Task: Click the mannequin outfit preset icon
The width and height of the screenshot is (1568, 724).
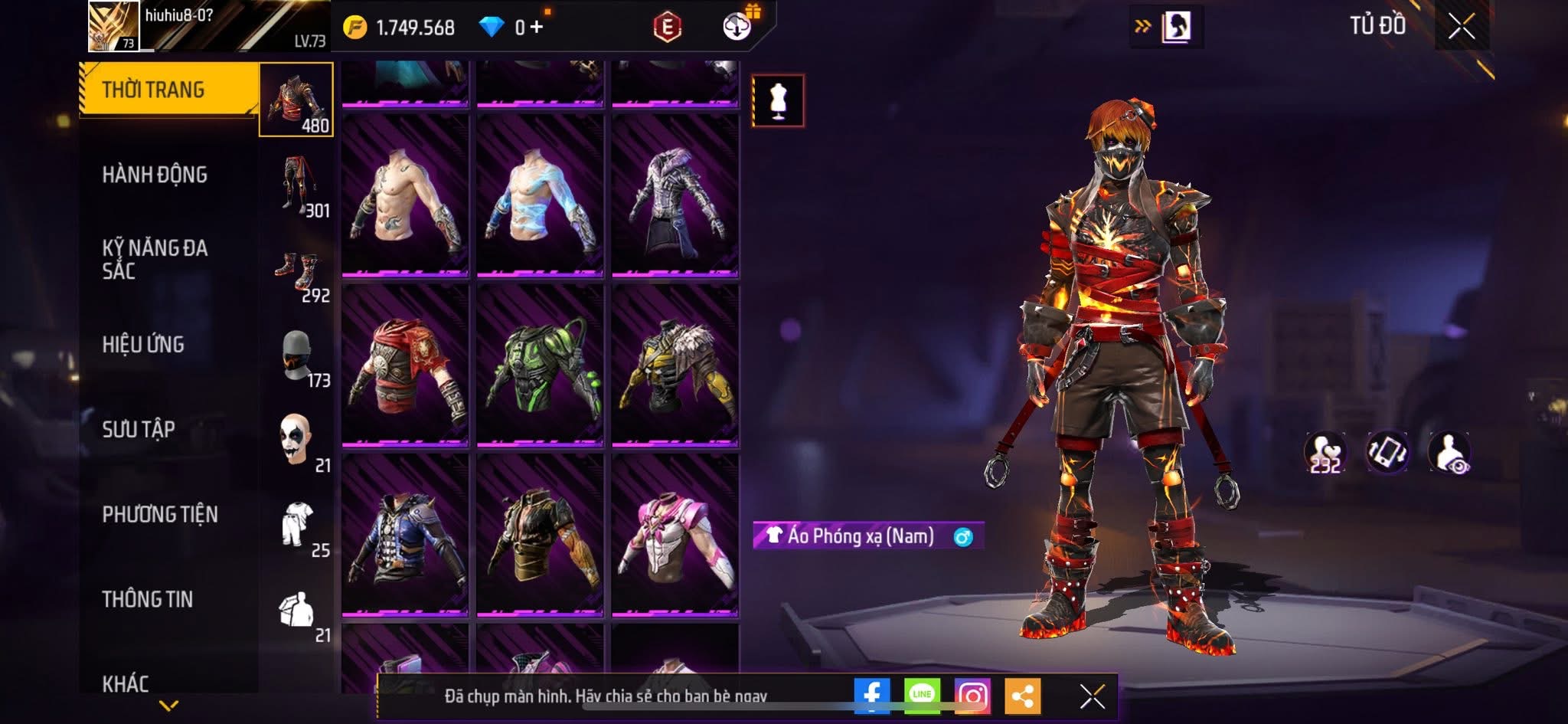Action: pyautogui.click(x=778, y=100)
